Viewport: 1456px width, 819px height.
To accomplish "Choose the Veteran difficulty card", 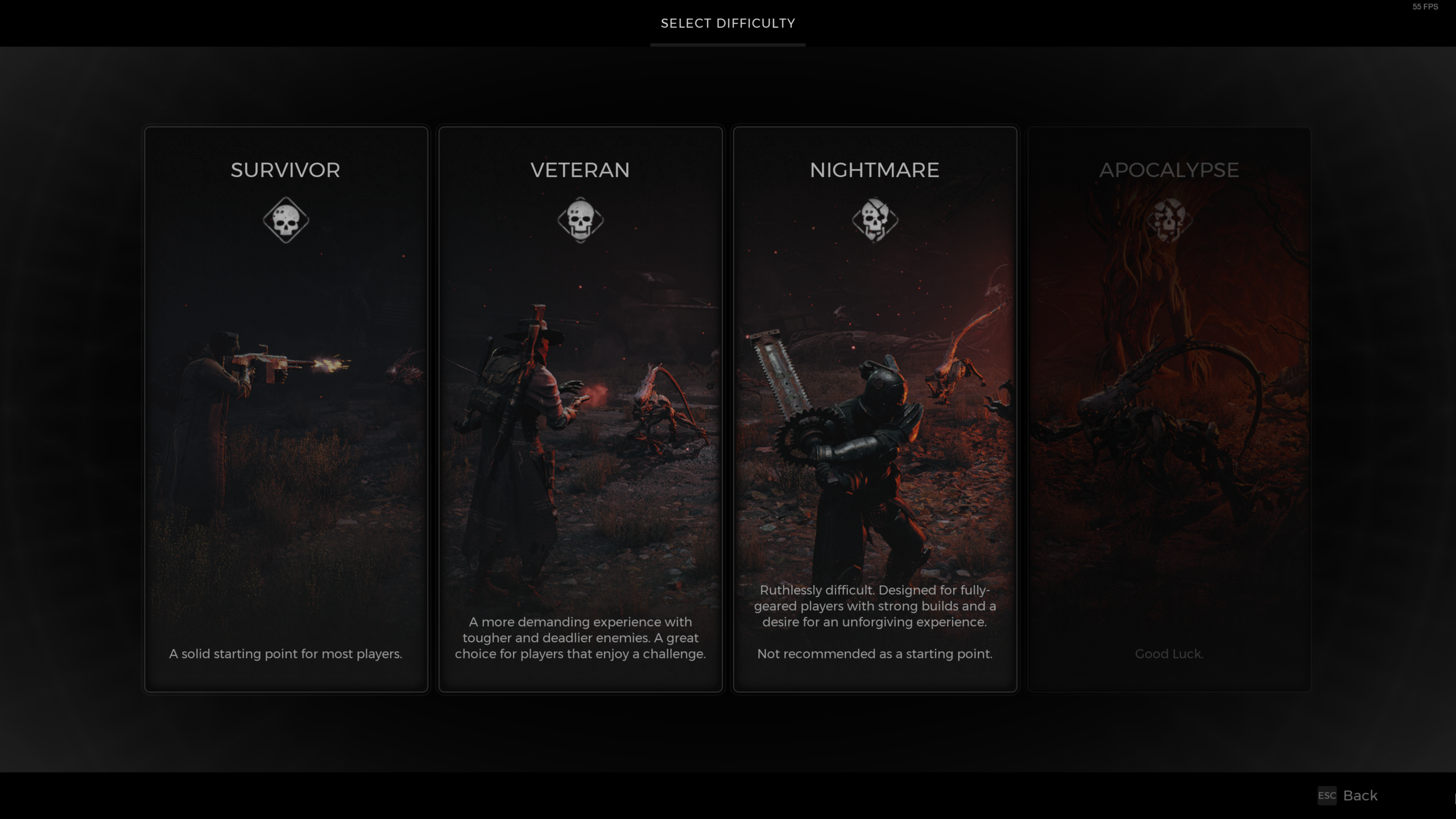I will (580, 409).
